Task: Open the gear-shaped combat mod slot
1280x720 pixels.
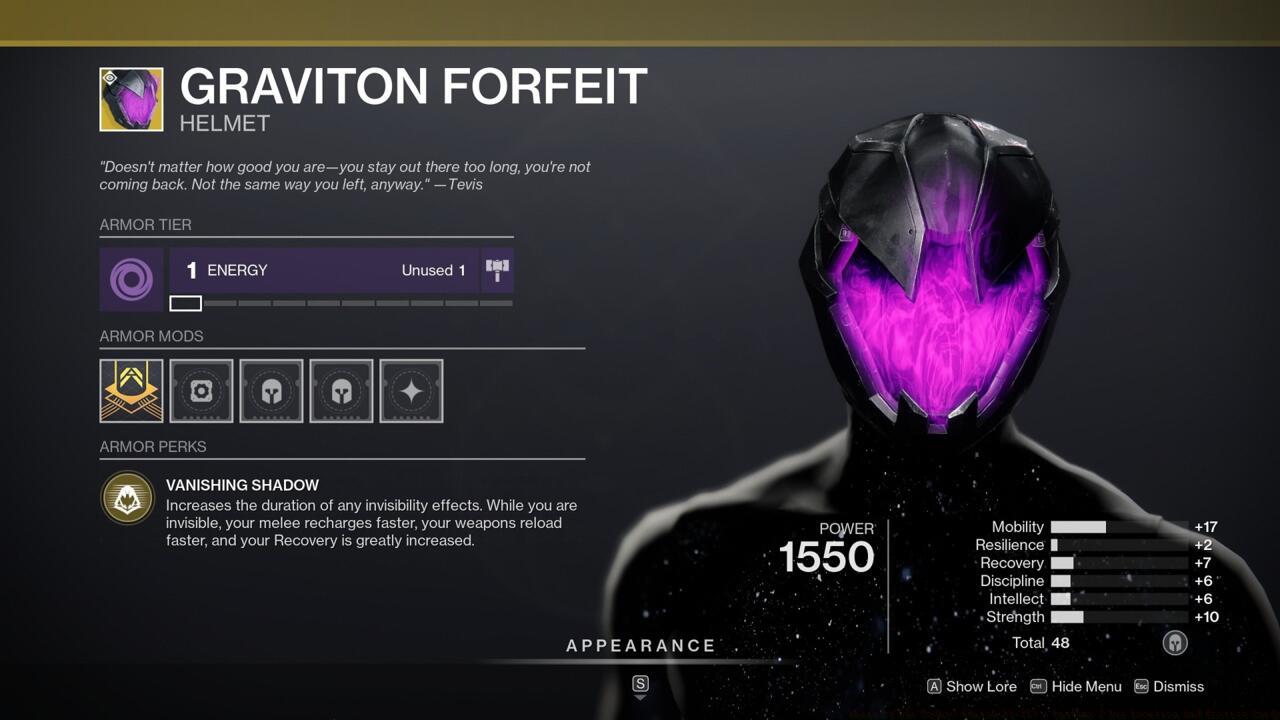Action: pos(201,390)
